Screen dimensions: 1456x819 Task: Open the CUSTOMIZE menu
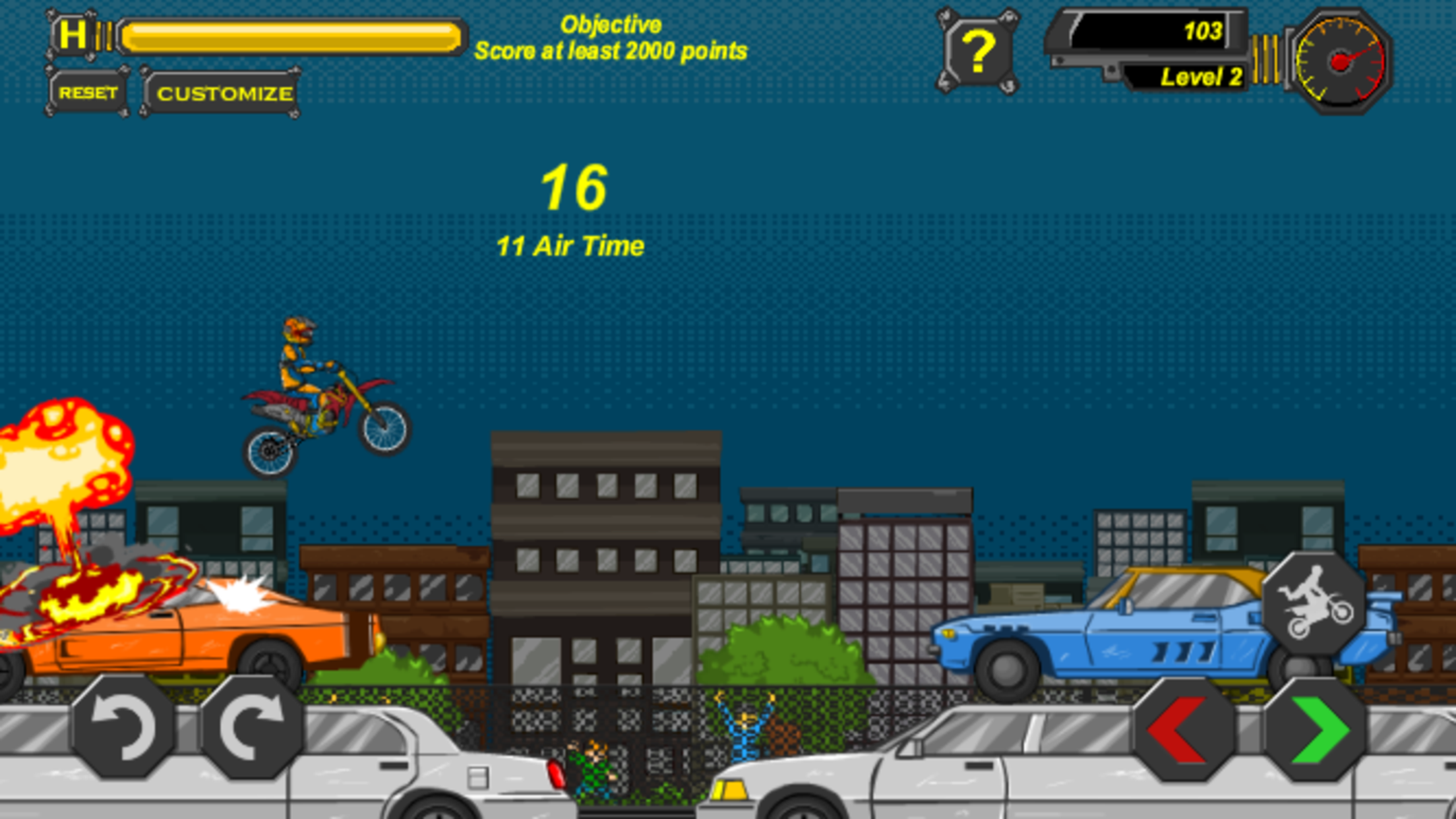tap(224, 92)
